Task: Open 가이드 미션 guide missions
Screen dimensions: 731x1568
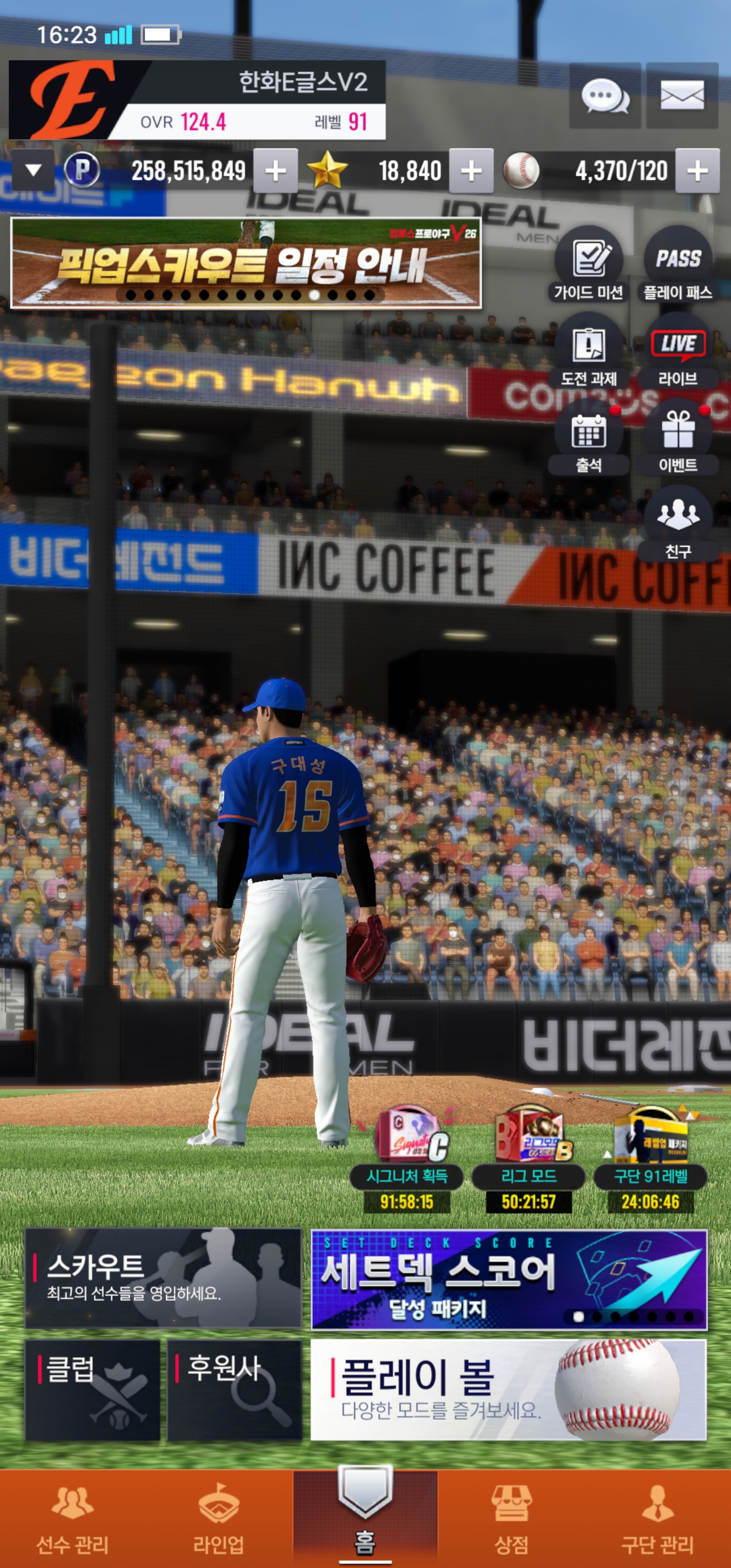Action: [588, 265]
